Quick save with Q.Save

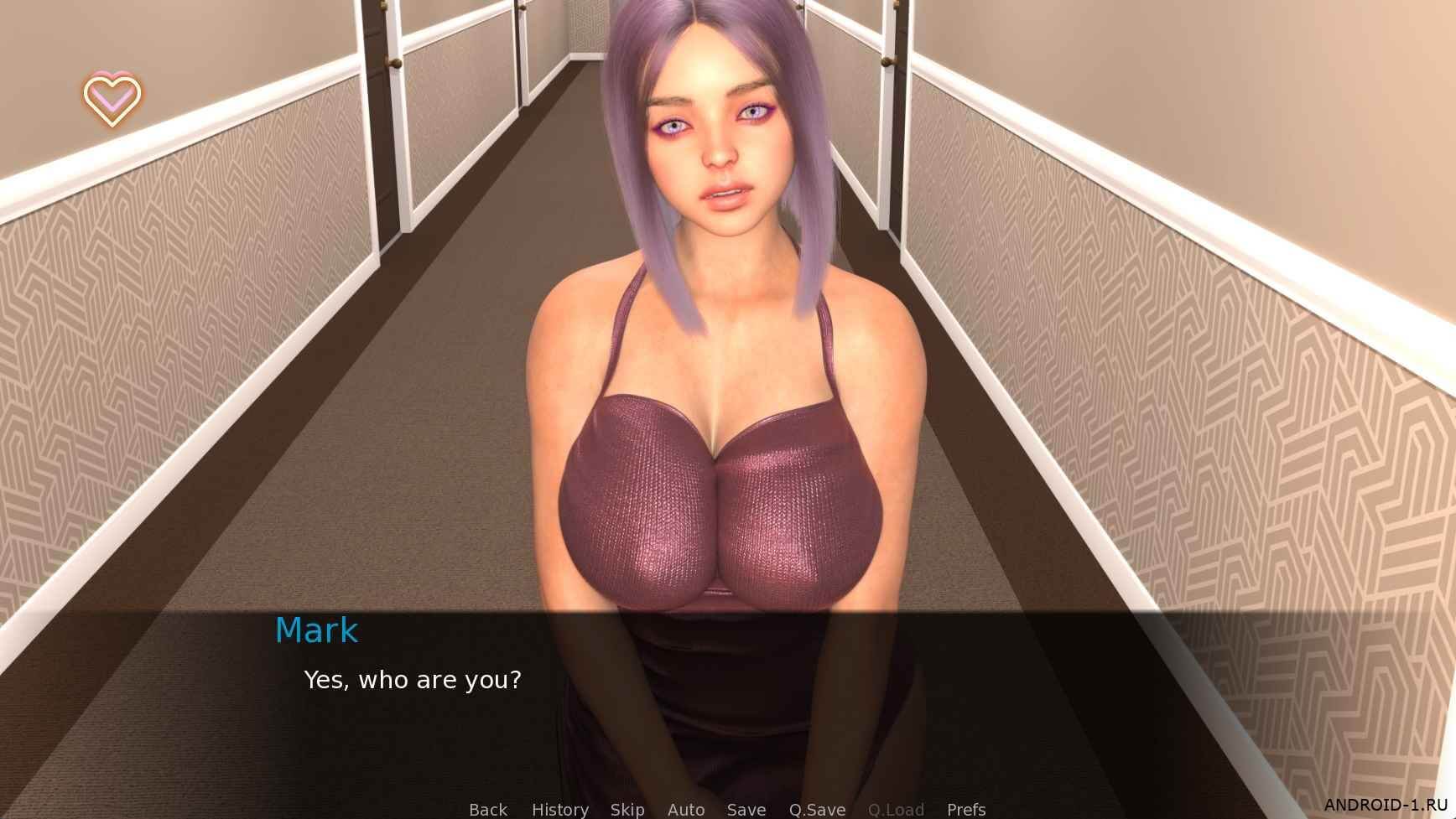[816, 809]
